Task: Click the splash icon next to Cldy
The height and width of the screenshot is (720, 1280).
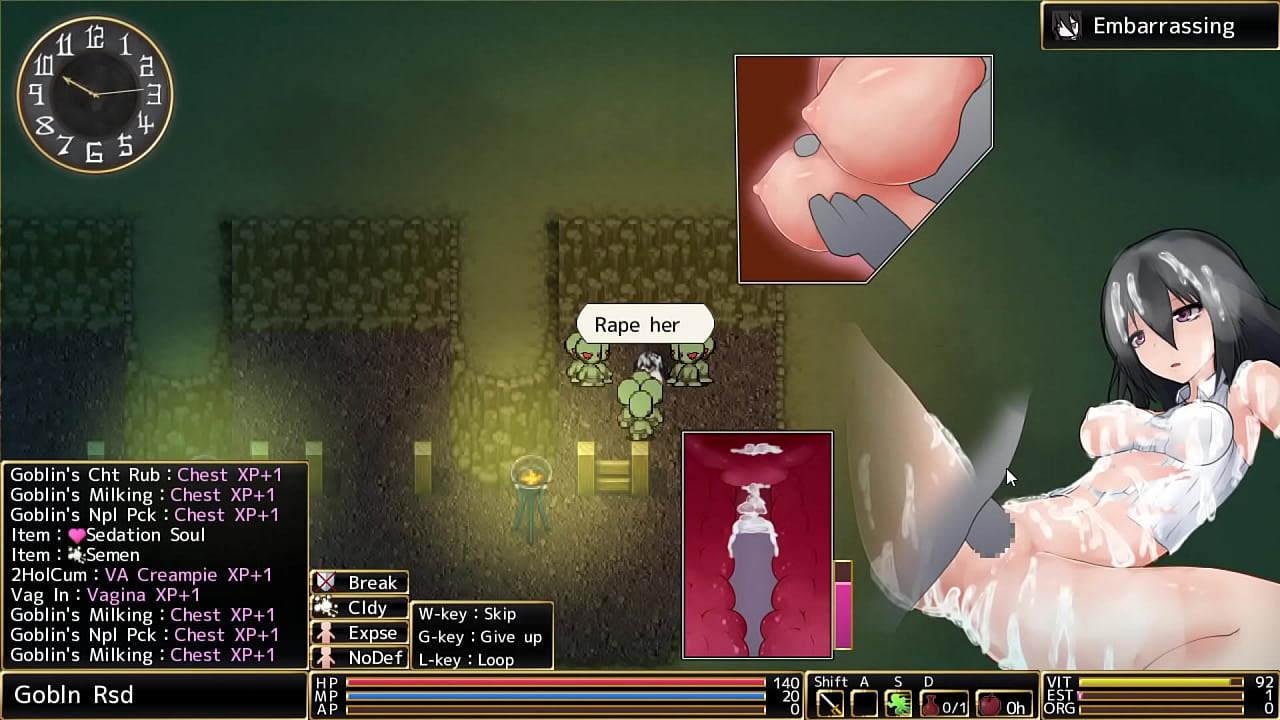Action: [x=326, y=607]
